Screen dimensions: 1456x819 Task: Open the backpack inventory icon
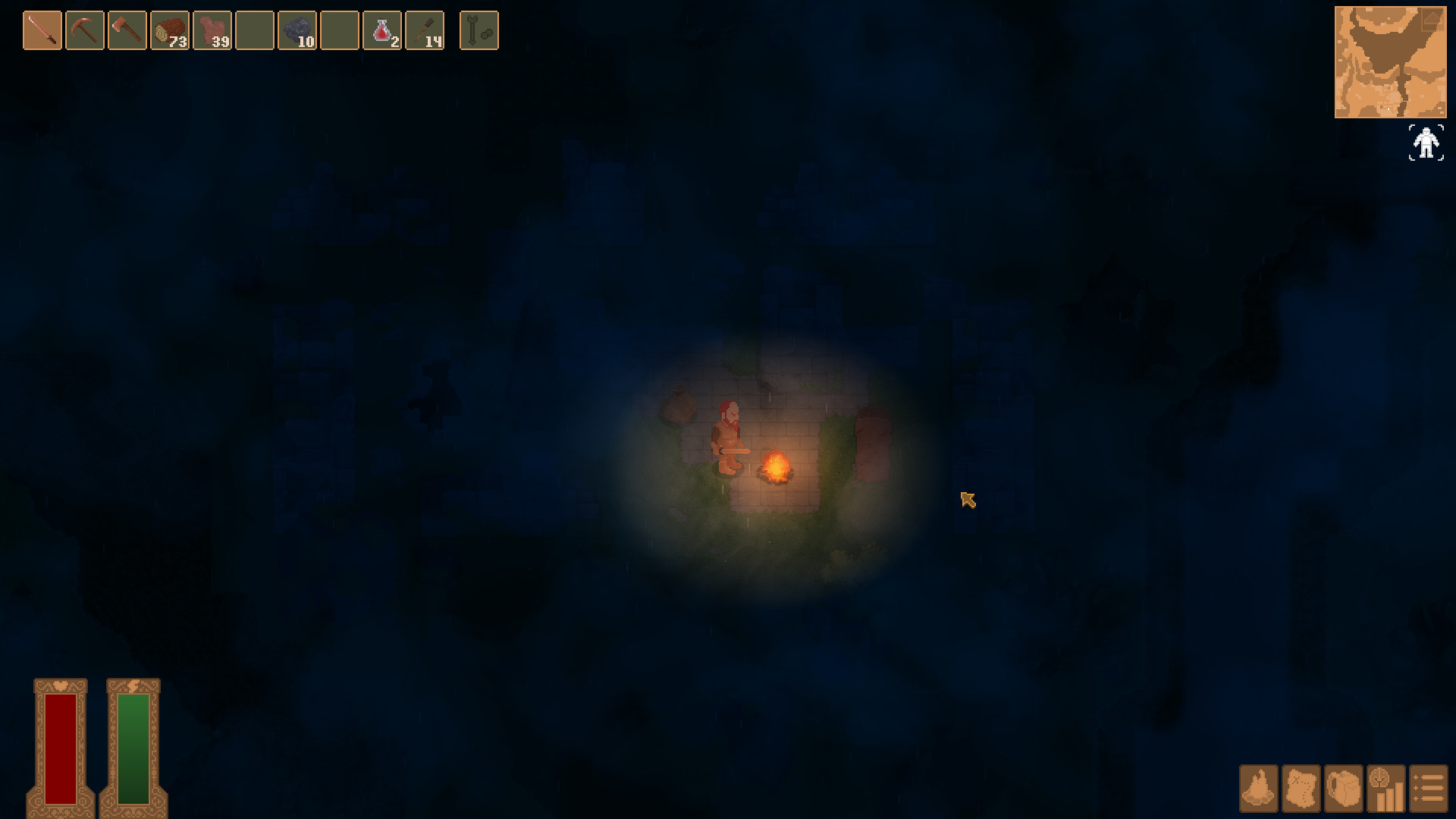[1345, 790]
